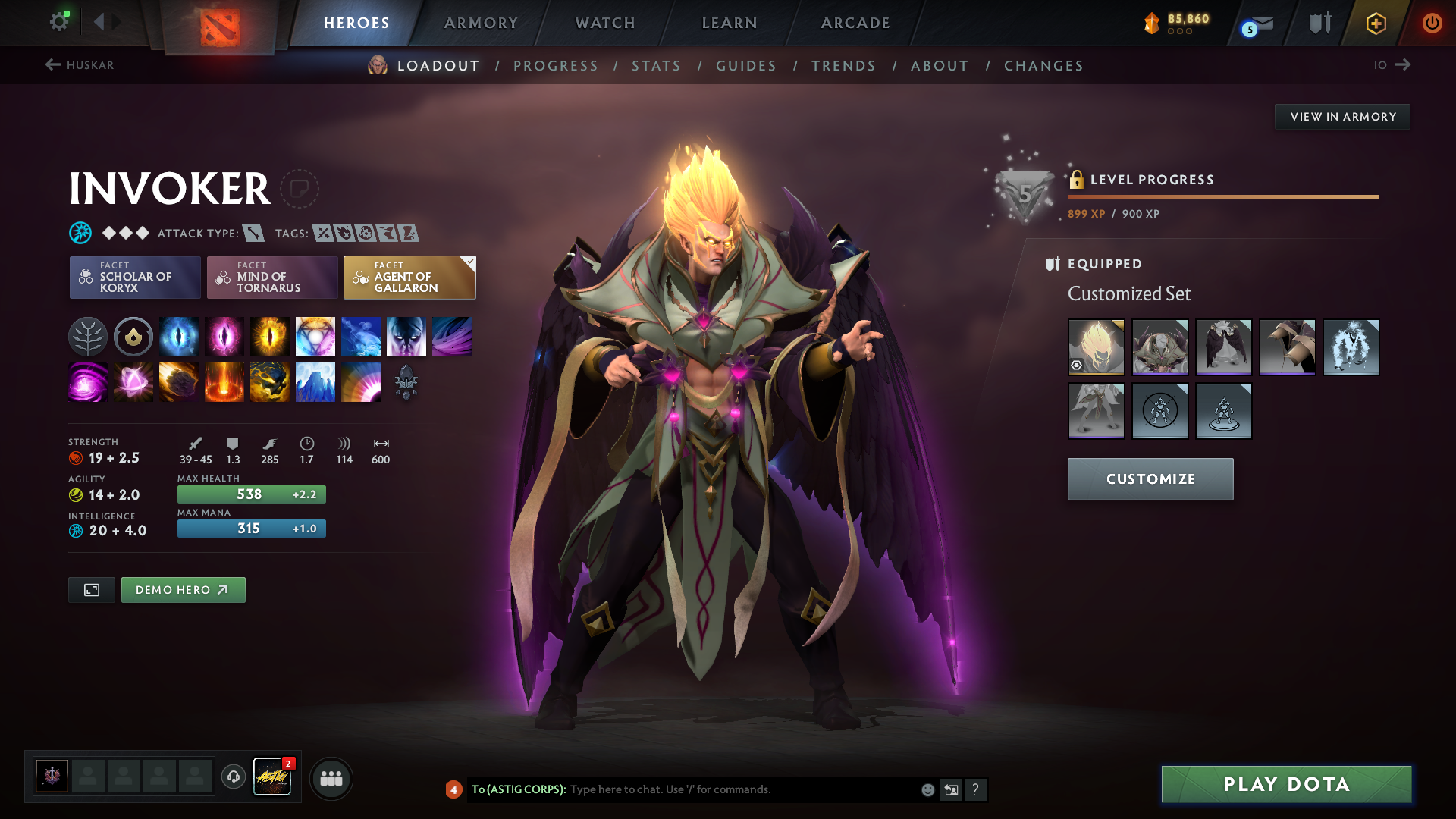View the Stats sub-tab
The height and width of the screenshot is (819, 1456).
657,66
